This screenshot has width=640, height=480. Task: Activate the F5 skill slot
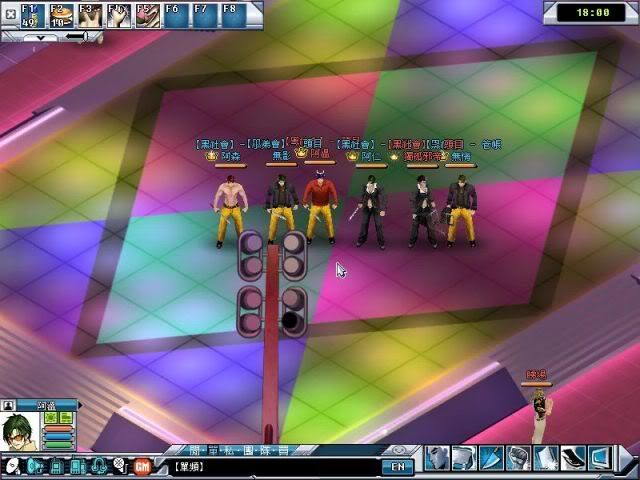[148, 15]
